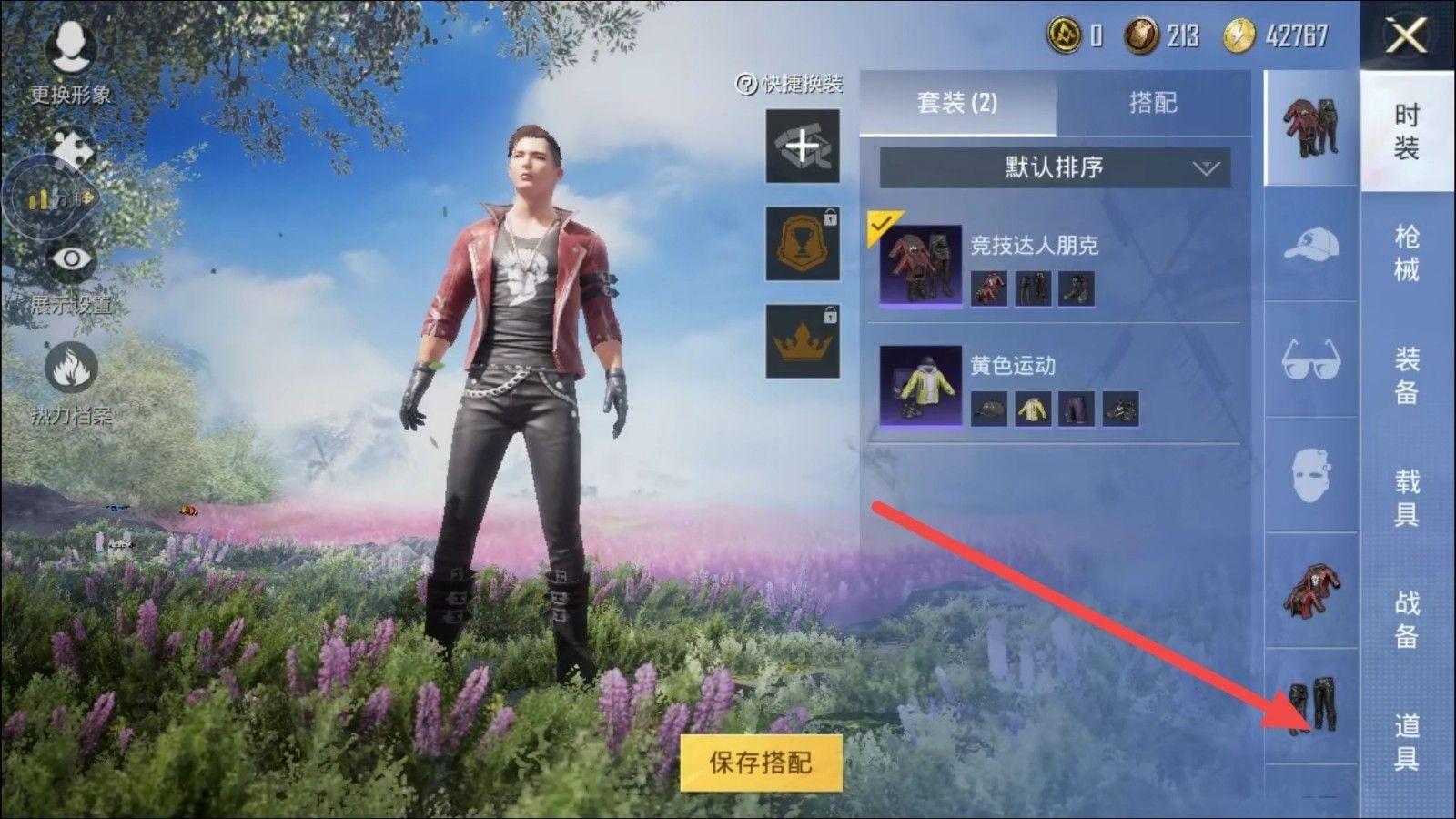This screenshot has height=819, width=1456.
Task: Switch to the 搭配 tab
Action: click(x=1153, y=103)
